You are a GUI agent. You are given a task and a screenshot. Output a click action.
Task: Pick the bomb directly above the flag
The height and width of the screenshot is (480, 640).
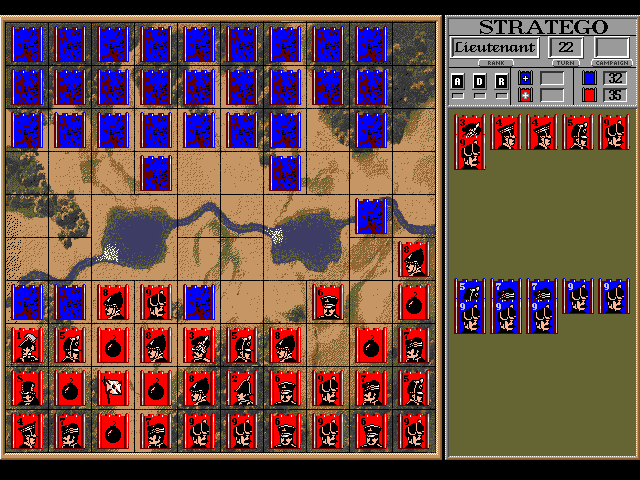point(113,344)
